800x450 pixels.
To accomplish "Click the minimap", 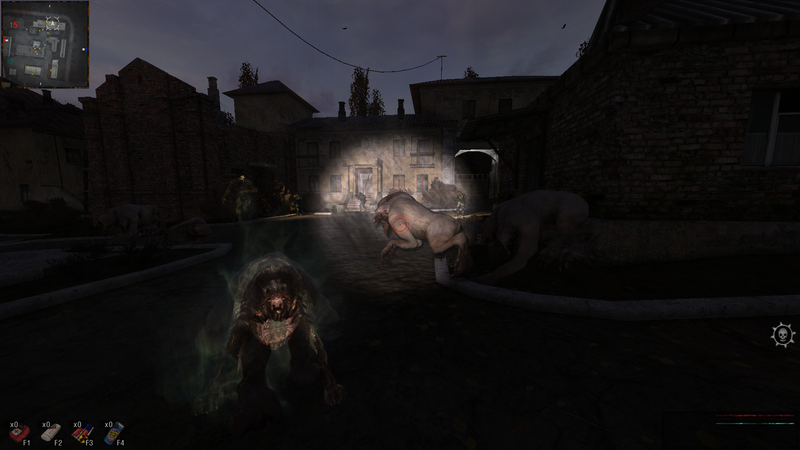I will pyautogui.click(x=45, y=43).
